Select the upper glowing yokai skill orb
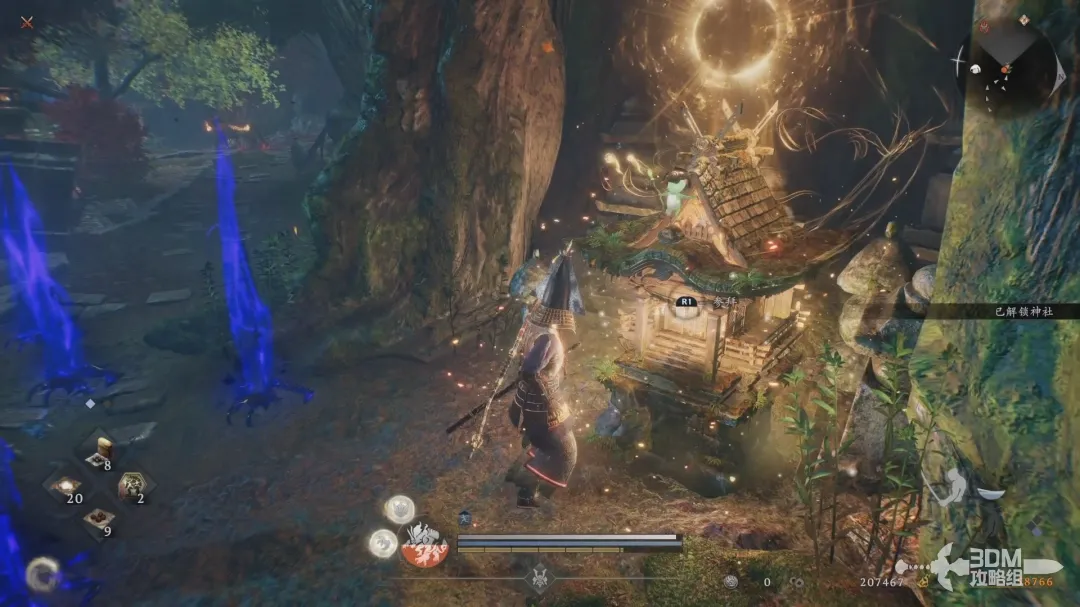This screenshot has height=607, width=1080. [x=399, y=509]
